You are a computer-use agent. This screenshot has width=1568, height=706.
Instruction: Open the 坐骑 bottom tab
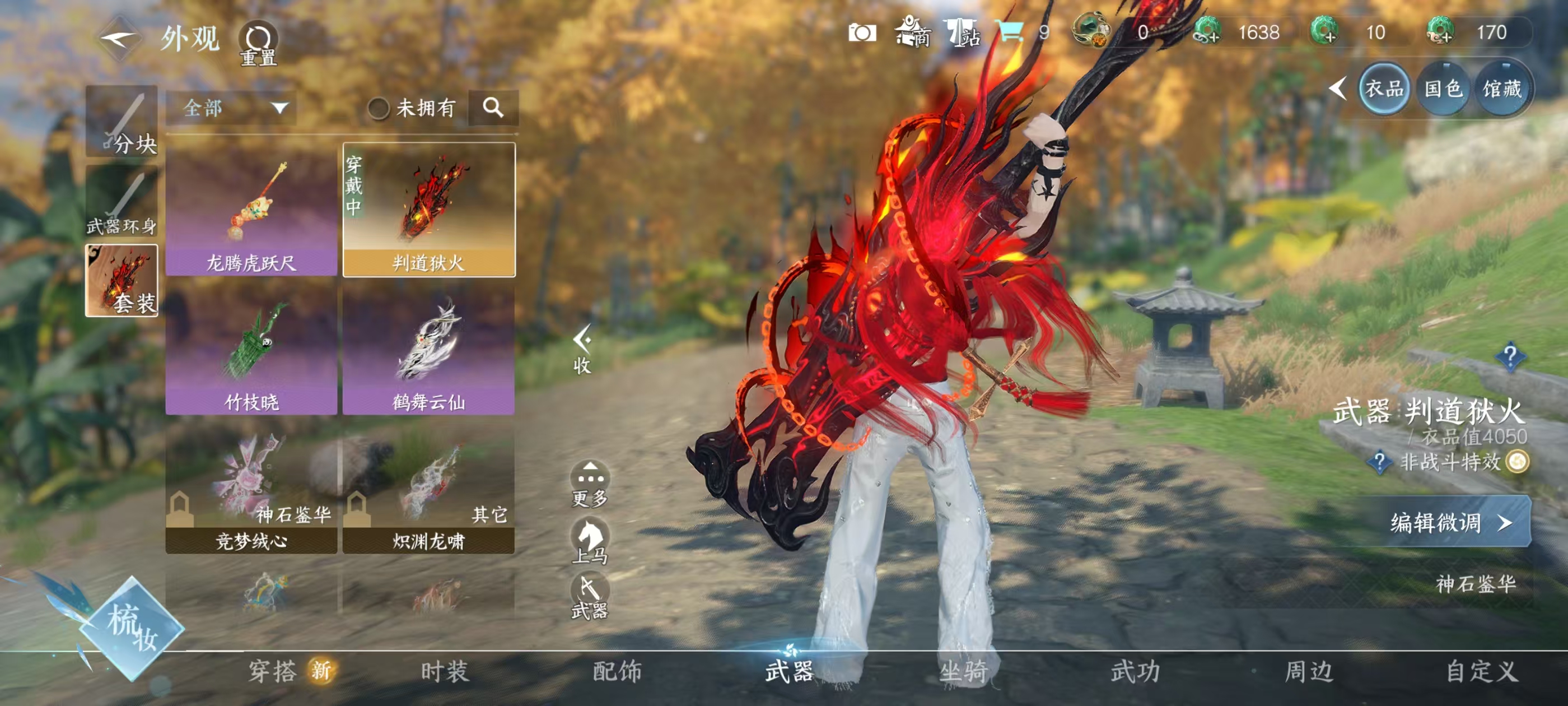point(963,671)
